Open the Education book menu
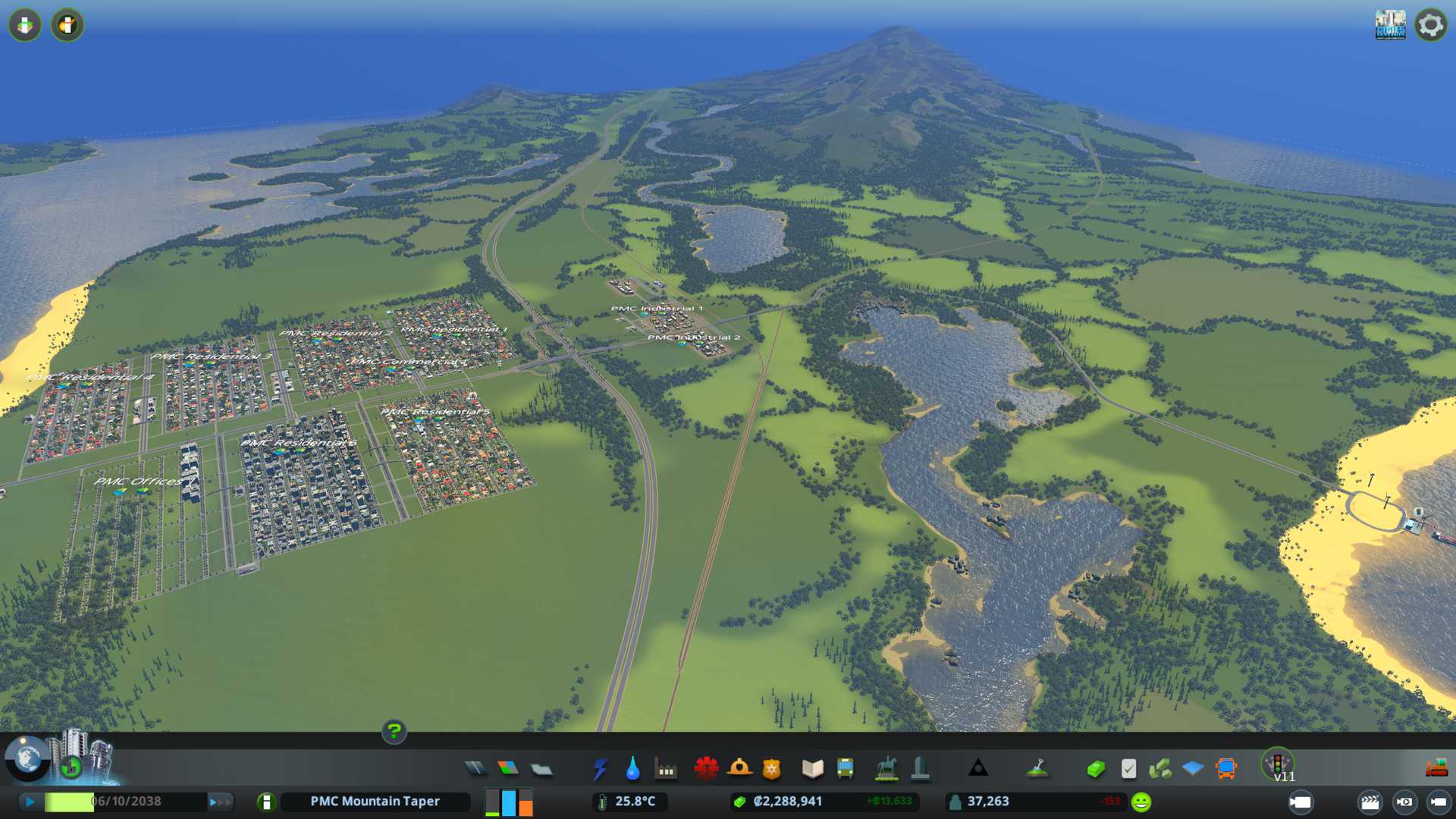The height and width of the screenshot is (819, 1456). point(812,769)
